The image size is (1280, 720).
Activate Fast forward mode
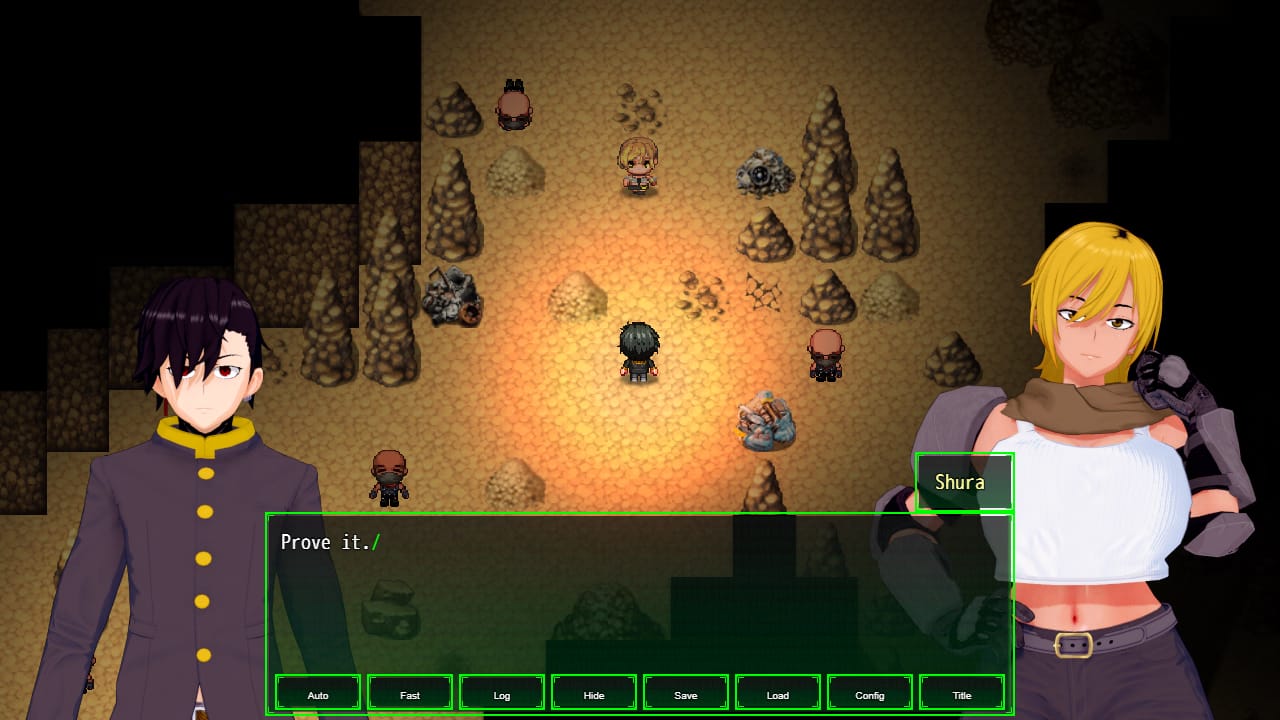410,693
